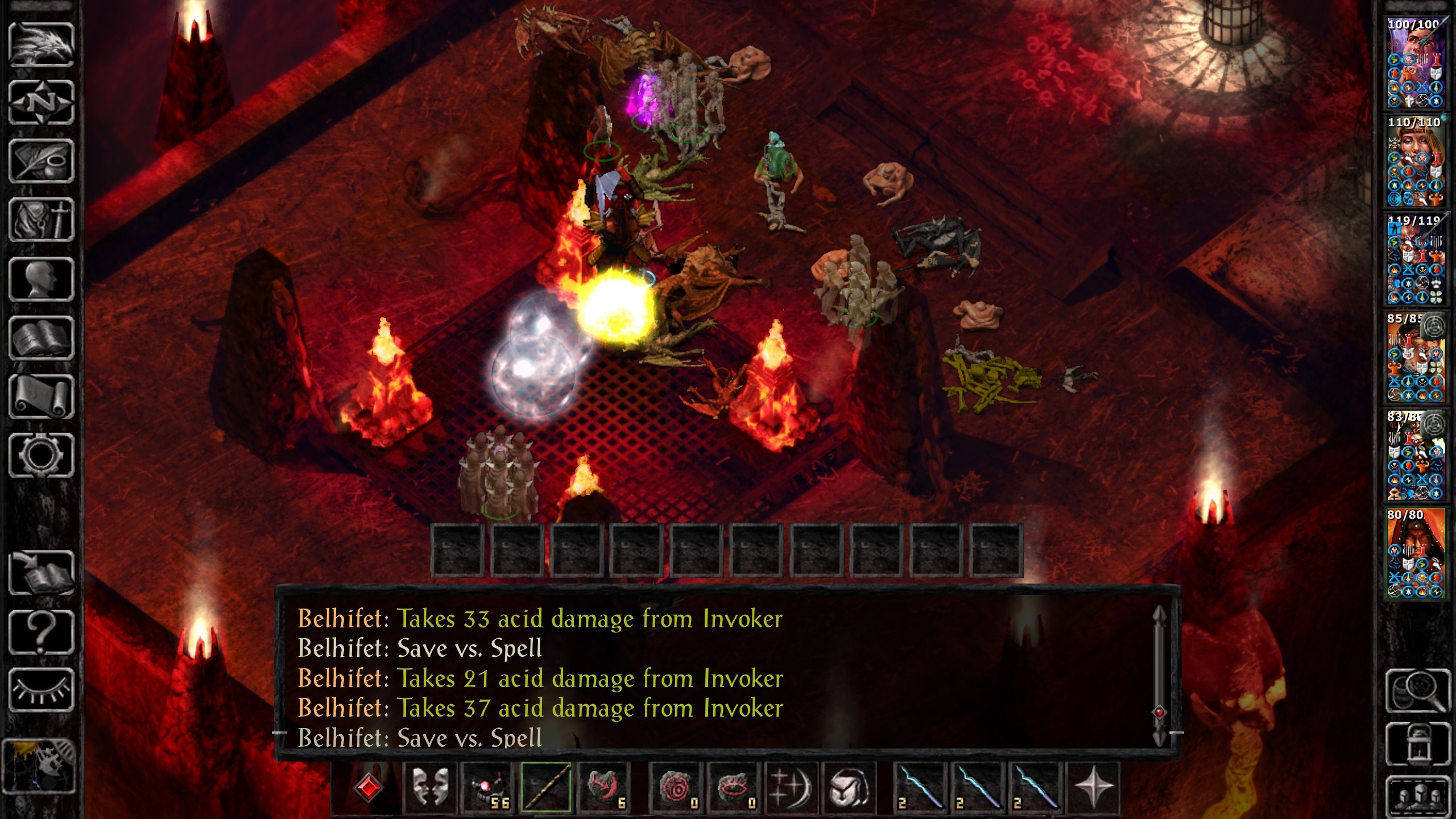This screenshot has width=1456, height=819.
Task: Open the inventory screen with the armor-and-sword icon
Action: [x=41, y=220]
